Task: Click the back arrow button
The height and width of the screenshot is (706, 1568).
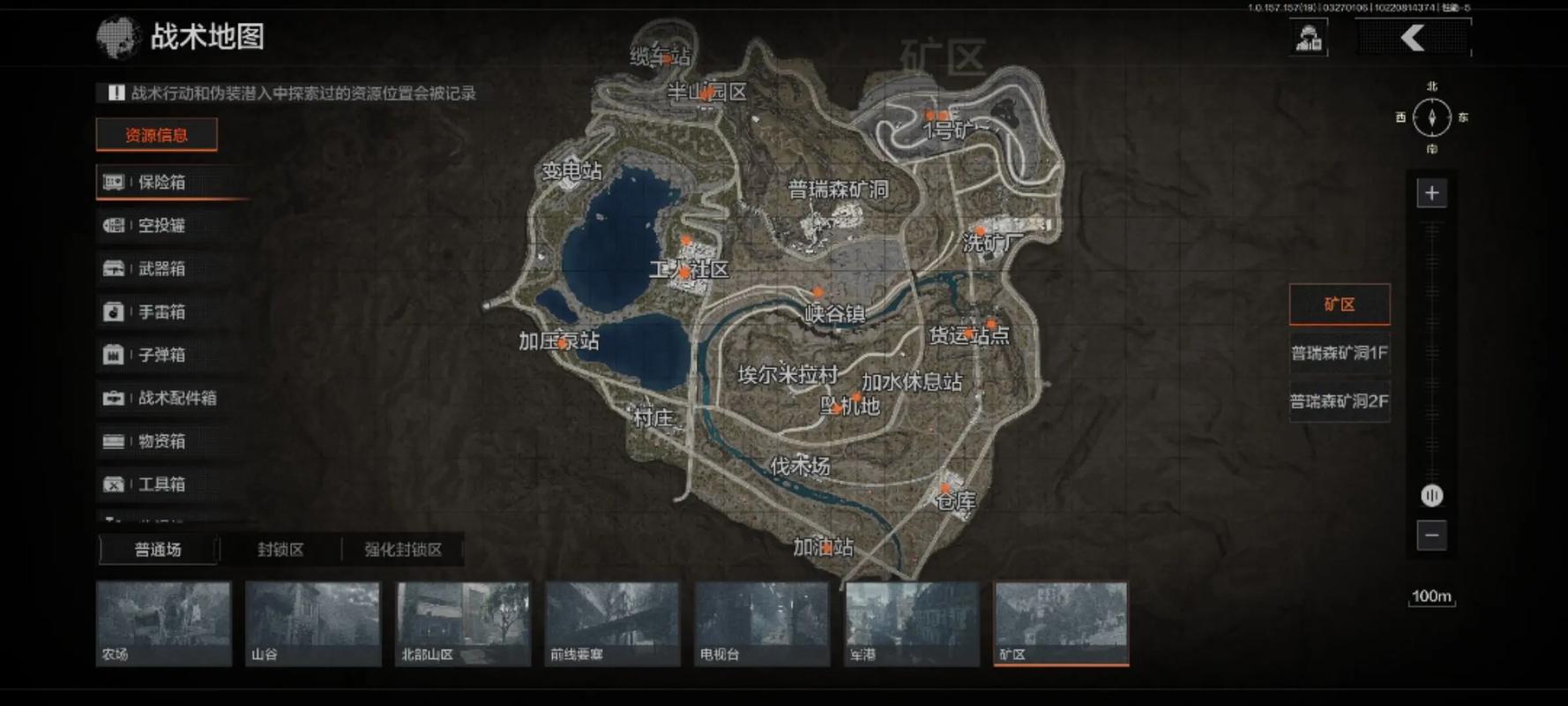Action: pyautogui.click(x=1413, y=38)
